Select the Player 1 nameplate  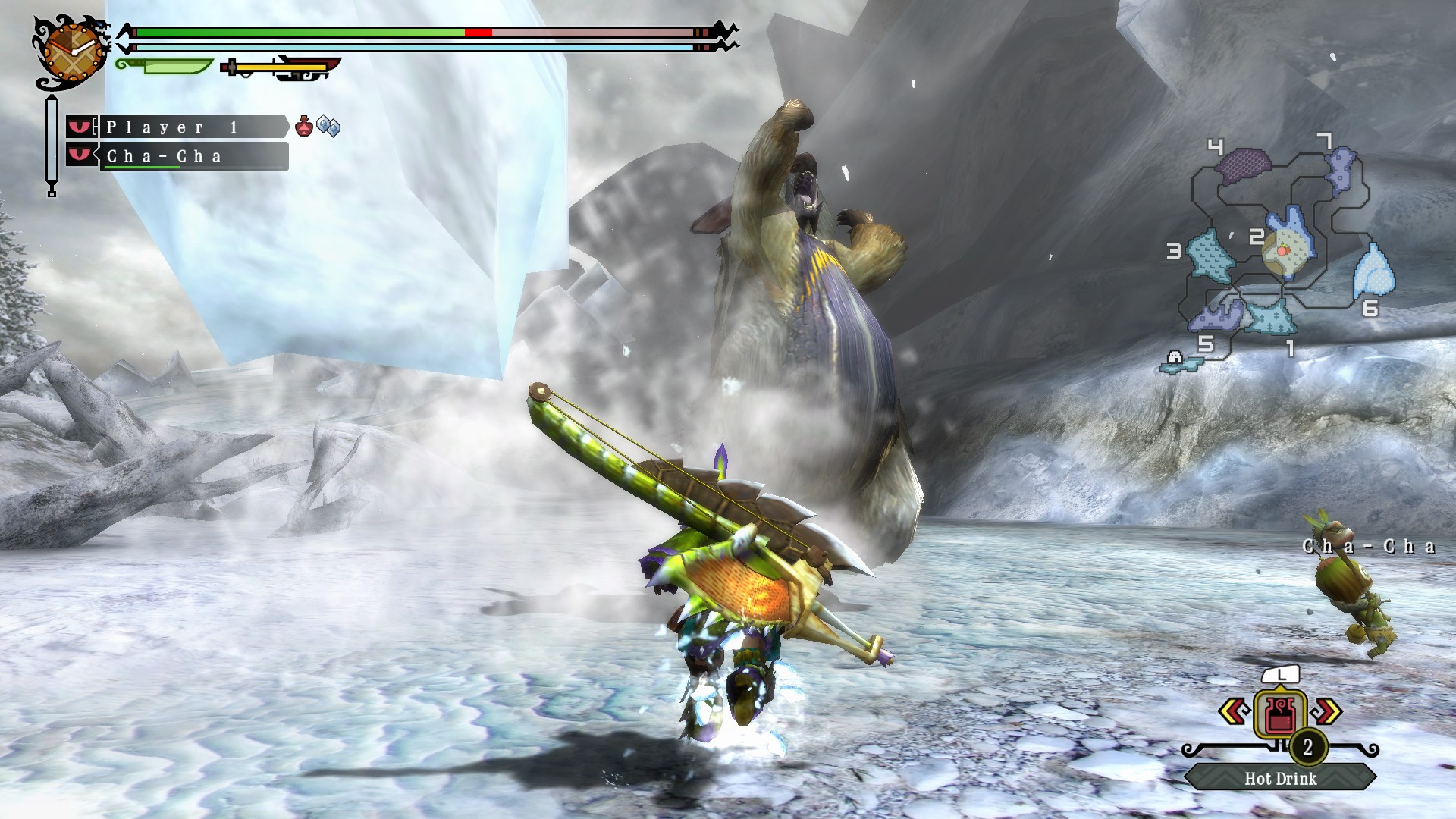tap(186, 127)
